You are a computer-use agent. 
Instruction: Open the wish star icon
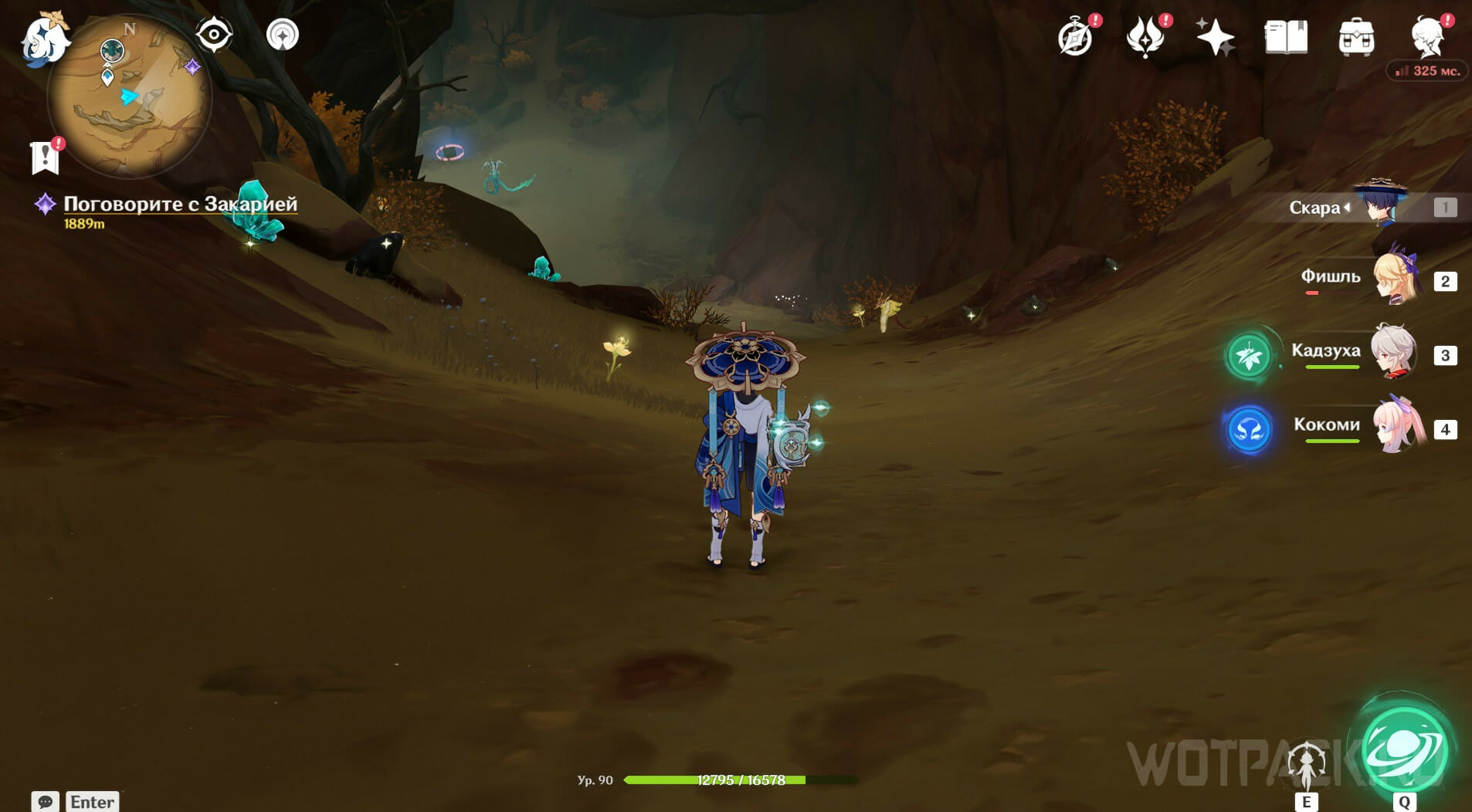click(1215, 37)
